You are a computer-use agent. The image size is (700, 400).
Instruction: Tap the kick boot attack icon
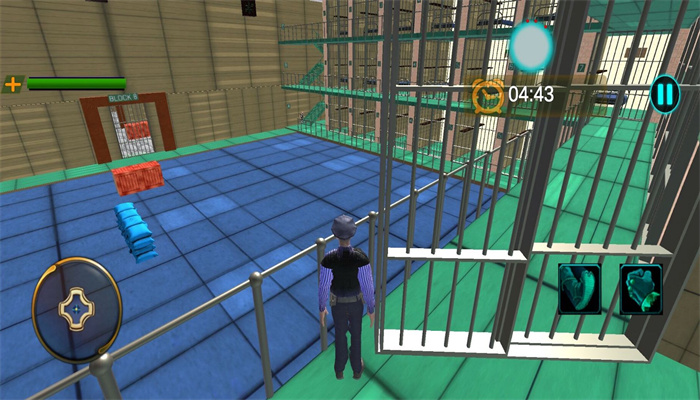tap(580, 289)
